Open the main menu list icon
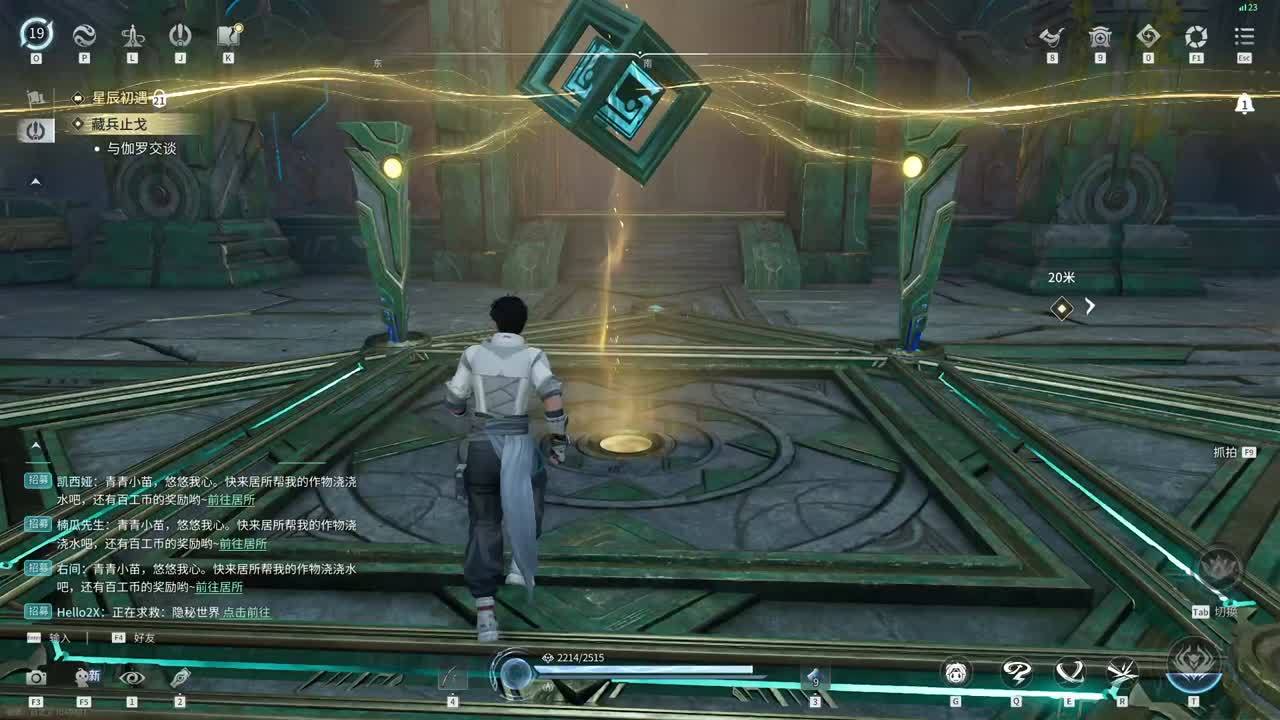The image size is (1280, 720). 1244,37
